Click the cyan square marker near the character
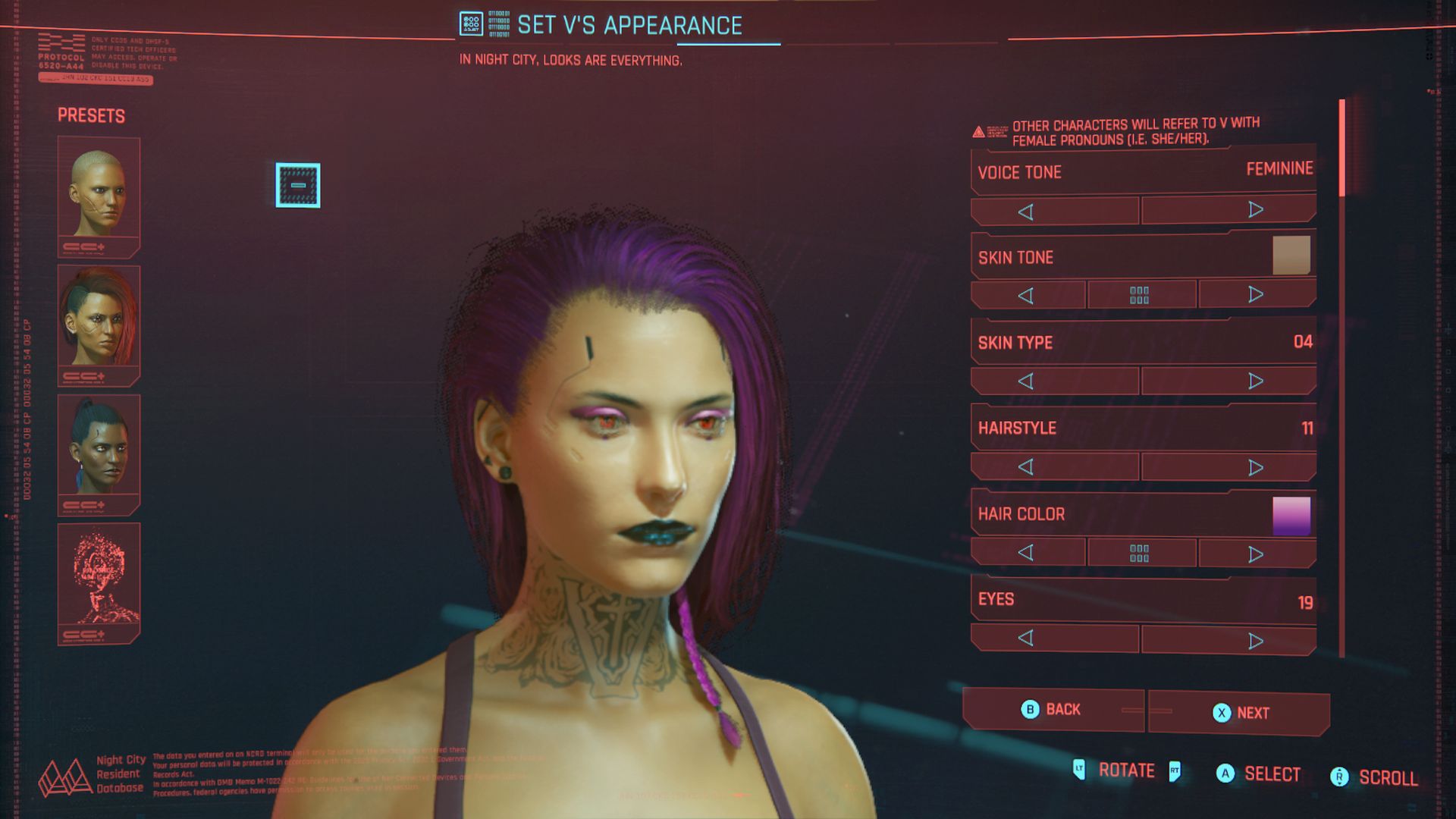Screen dimensions: 1456x819 tap(297, 186)
